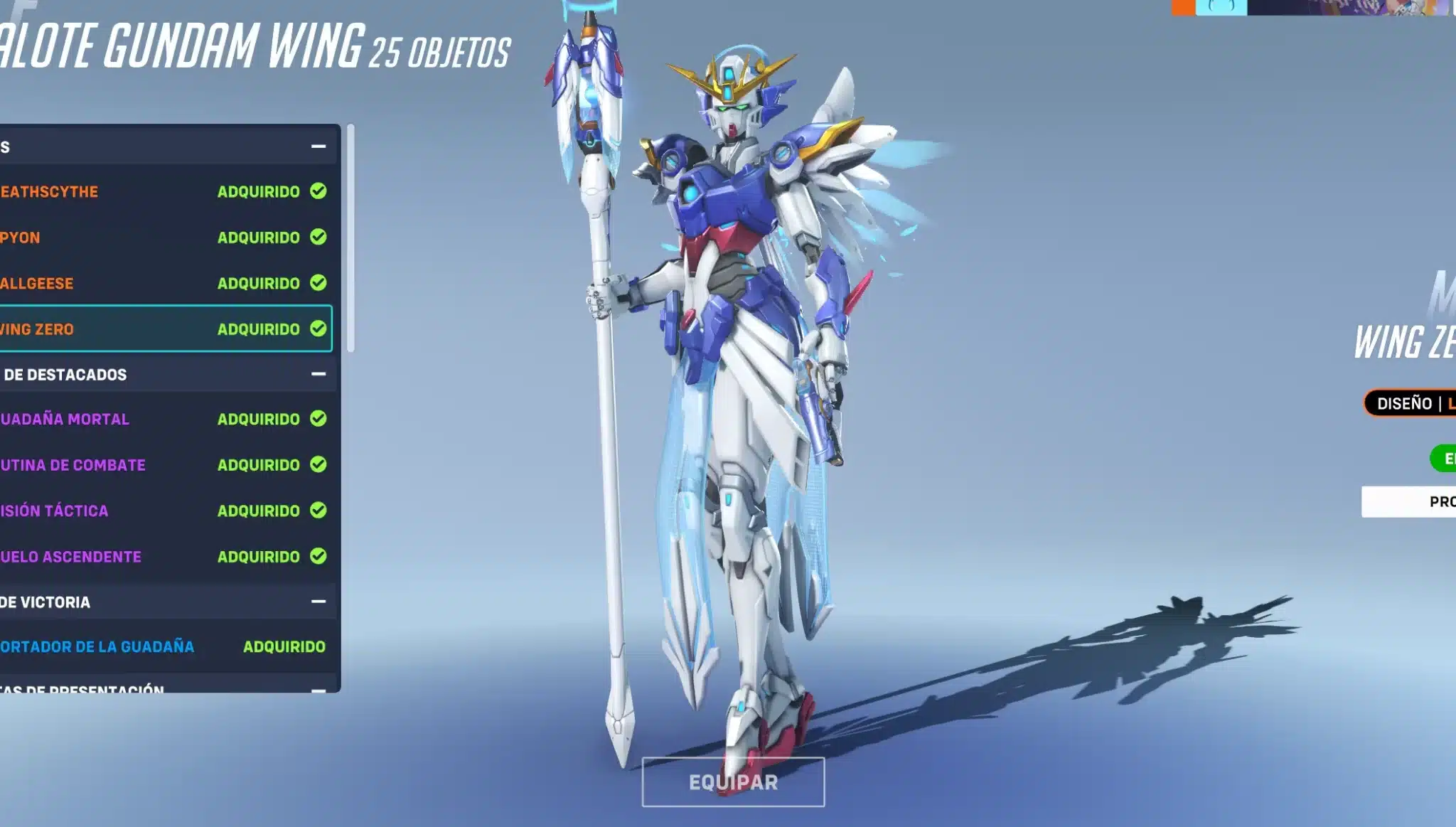Preview the Guadaña Mortal highlight intro
The width and height of the screenshot is (1456, 827).
click(164, 419)
